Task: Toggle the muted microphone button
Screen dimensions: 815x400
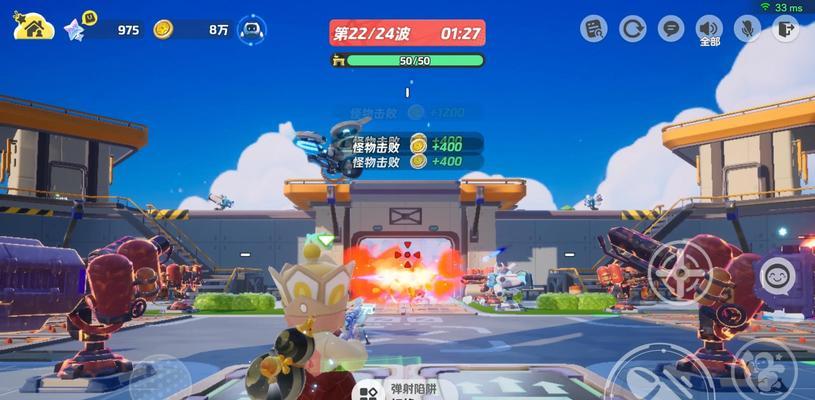Action: coord(747,28)
